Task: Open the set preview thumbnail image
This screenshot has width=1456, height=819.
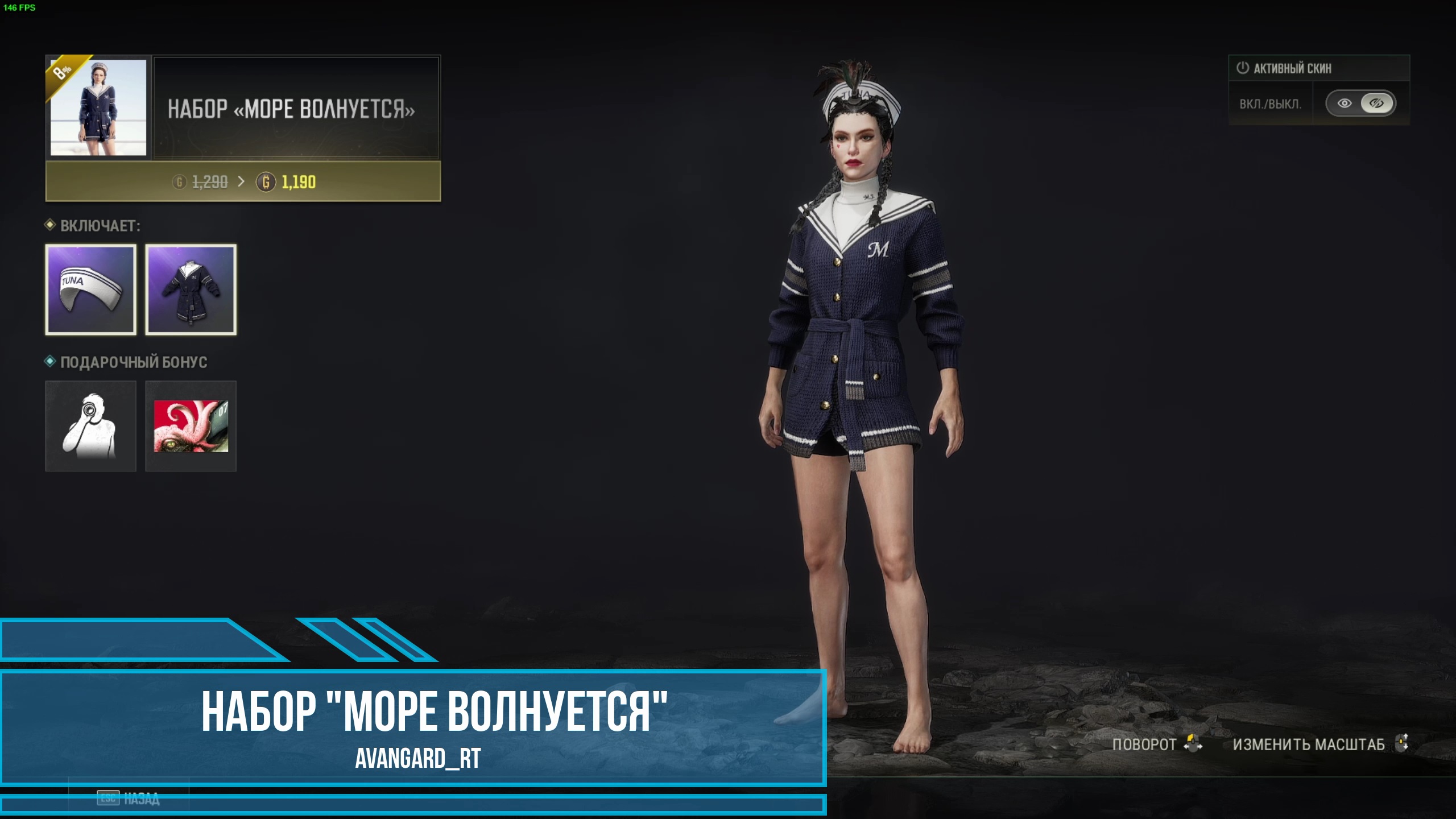Action: (x=98, y=107)
